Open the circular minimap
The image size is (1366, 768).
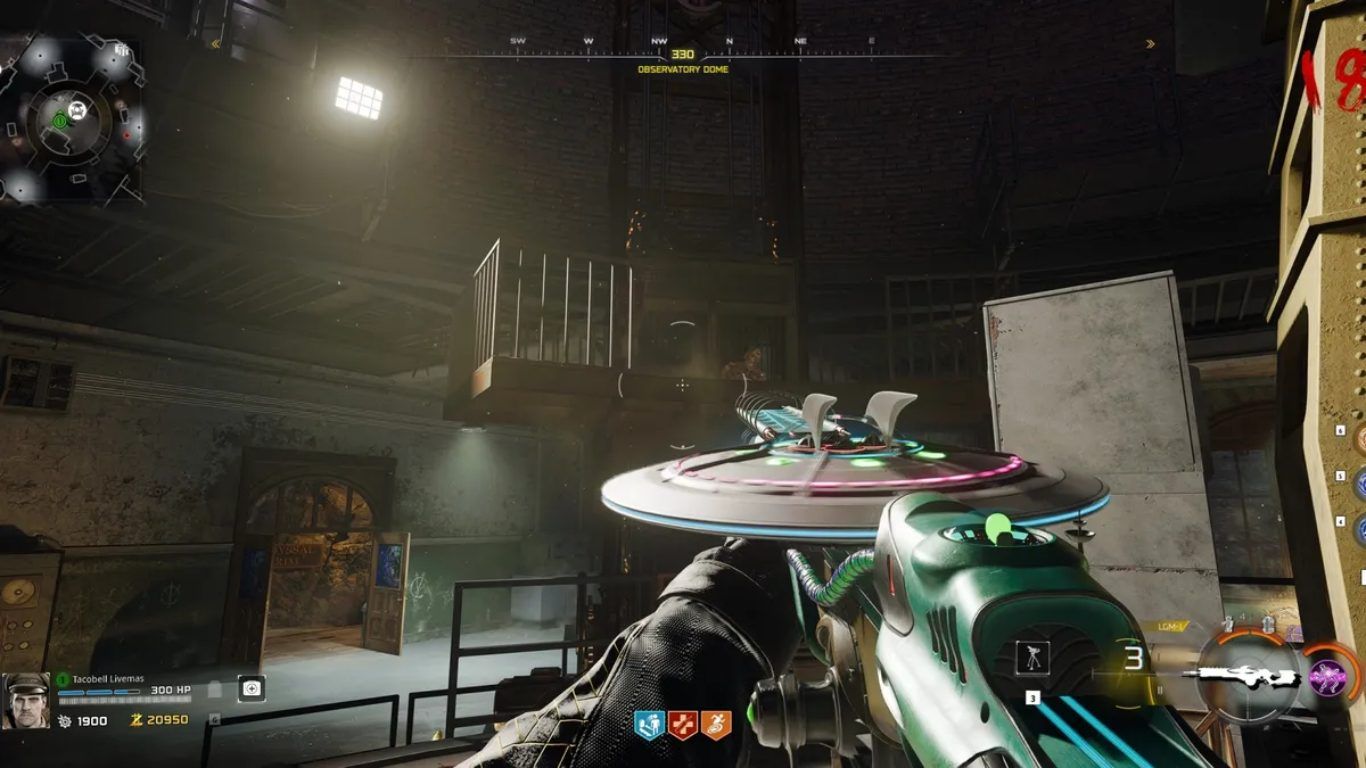point(70,118)
